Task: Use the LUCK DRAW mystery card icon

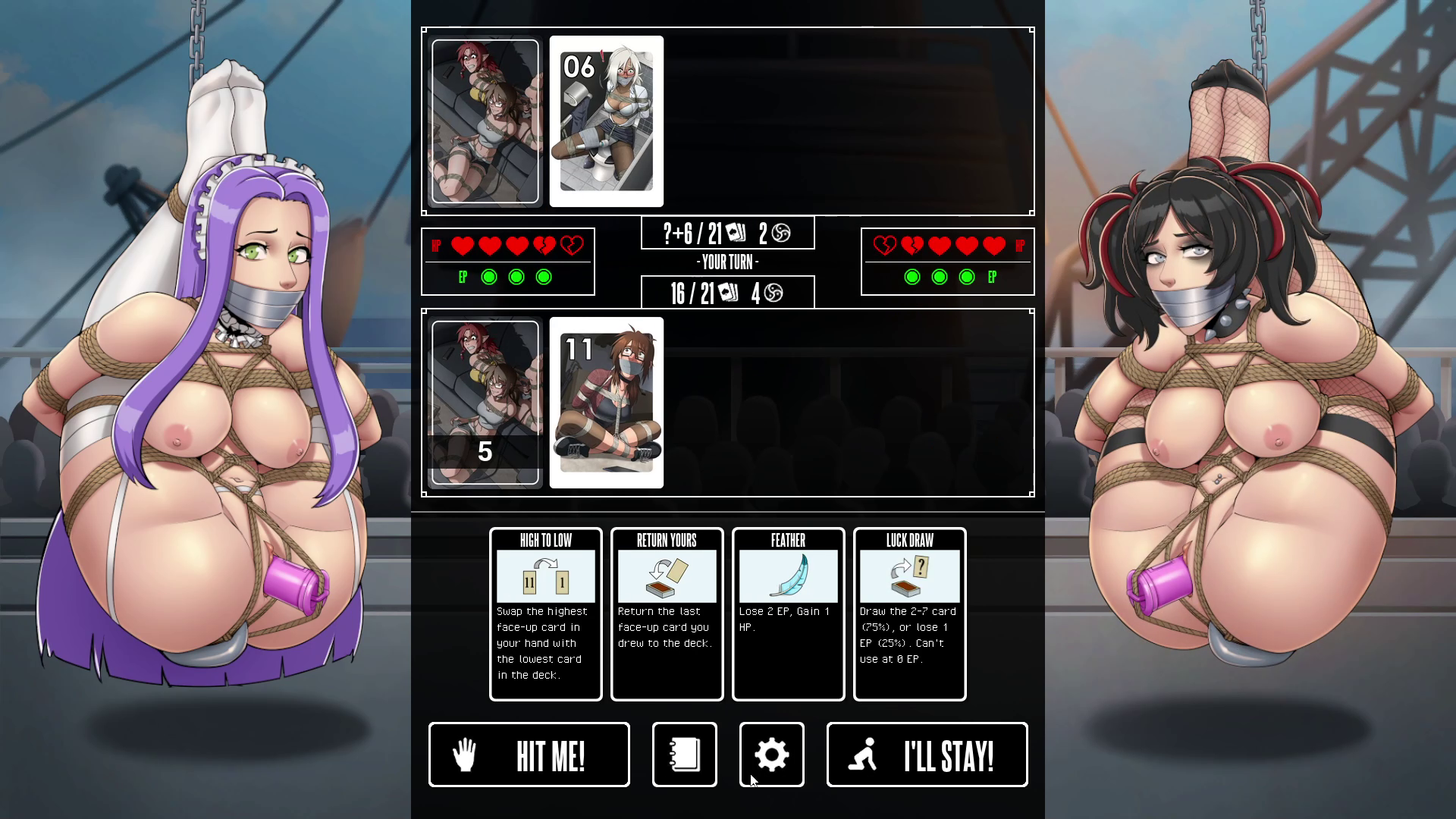Action: (908, 576)
